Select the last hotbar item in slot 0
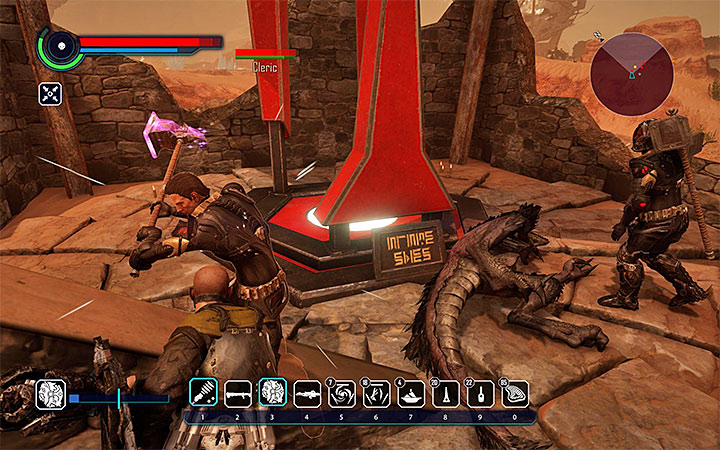Screen dimensions: 720x450 click(x=513, y=392)
